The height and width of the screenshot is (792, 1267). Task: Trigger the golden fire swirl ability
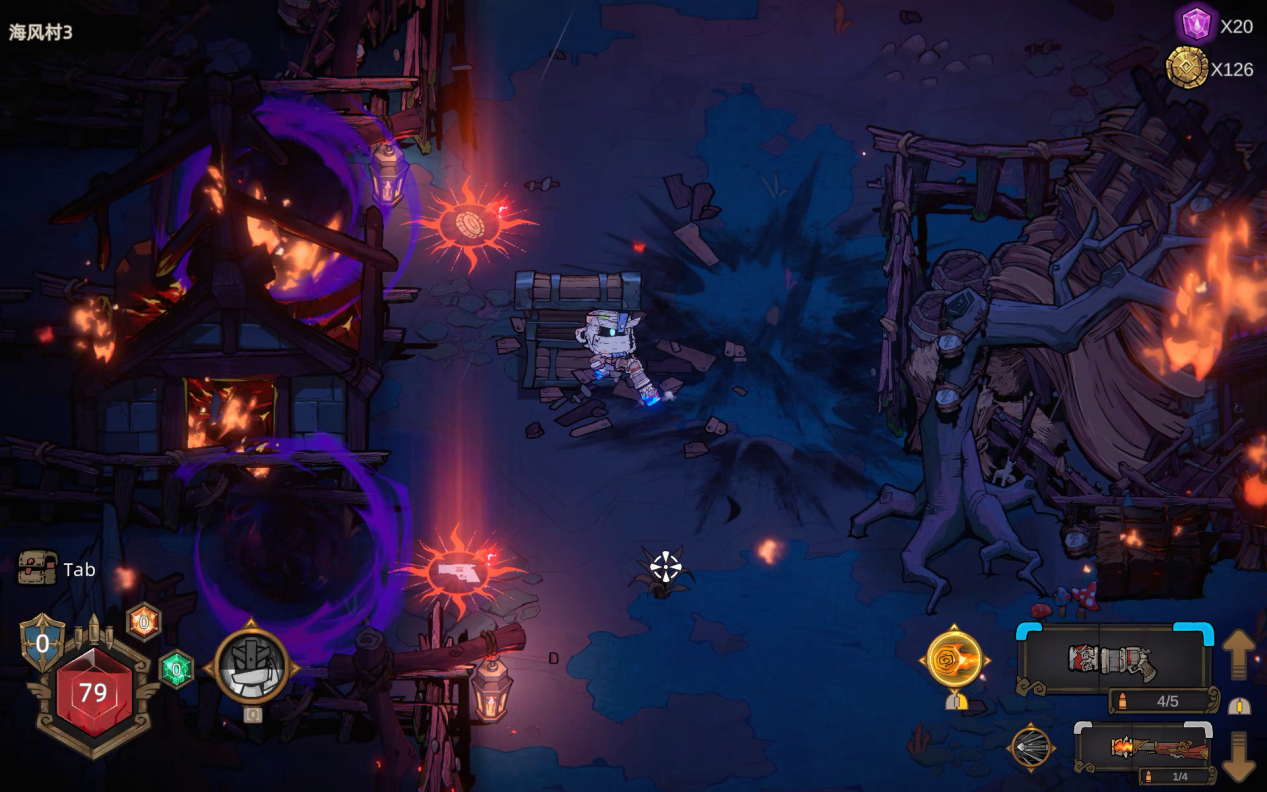(x=954, y=659)
